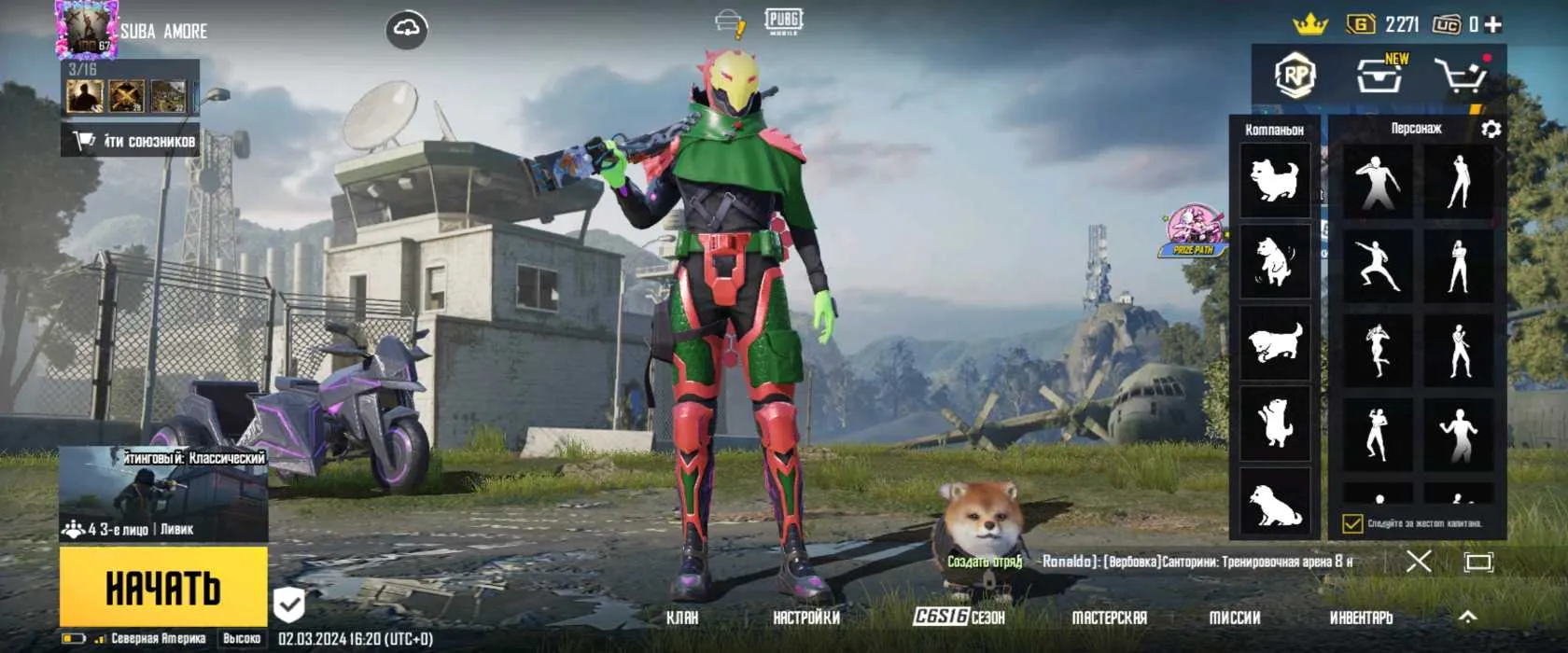Click the Создать отряд create squad link

click(x=985, y=562)
